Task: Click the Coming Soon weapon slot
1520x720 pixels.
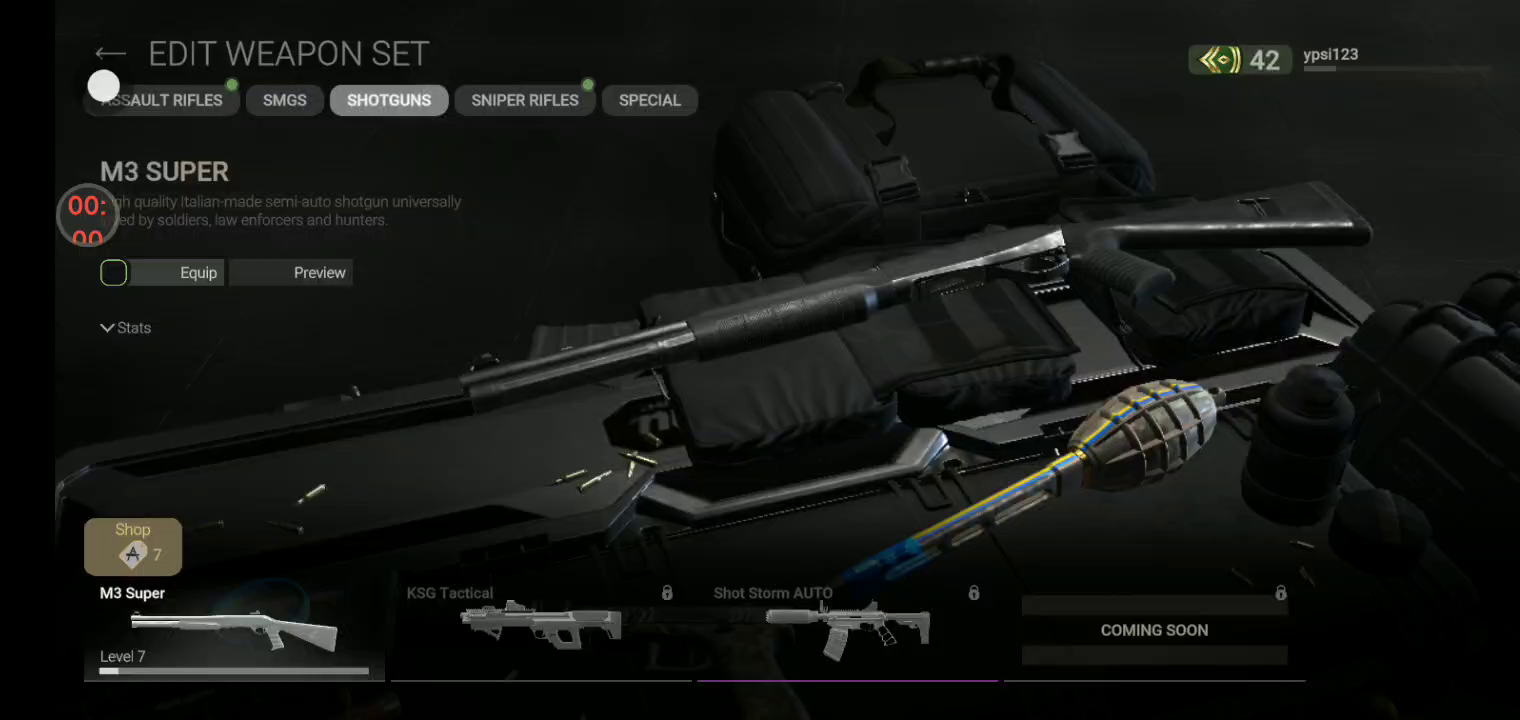Action: tap(1154, 630)
